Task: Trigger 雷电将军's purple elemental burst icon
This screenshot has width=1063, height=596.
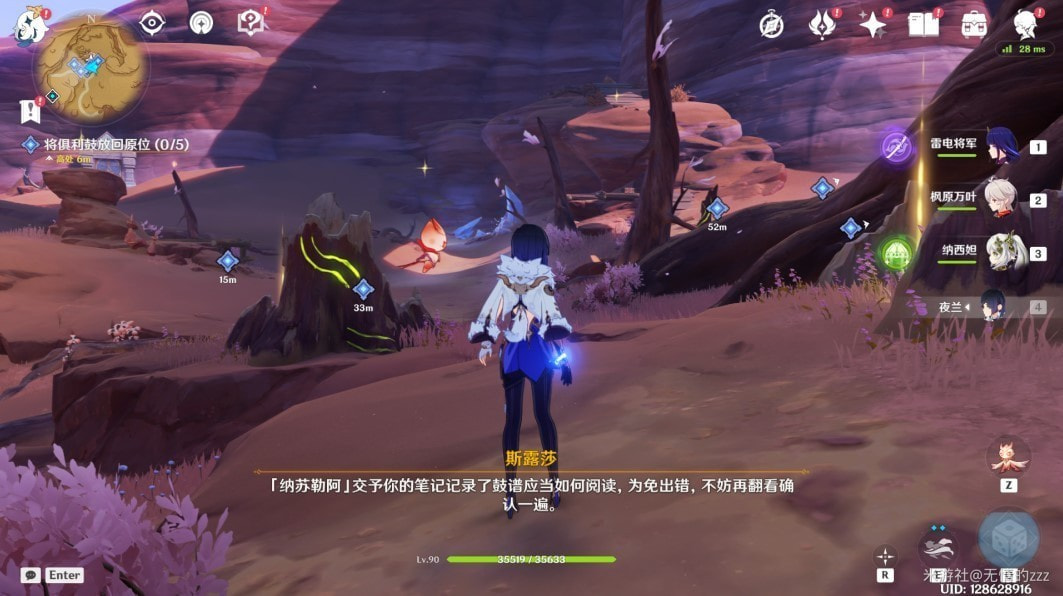Action: pyautogui.click(x=896, y=147)
